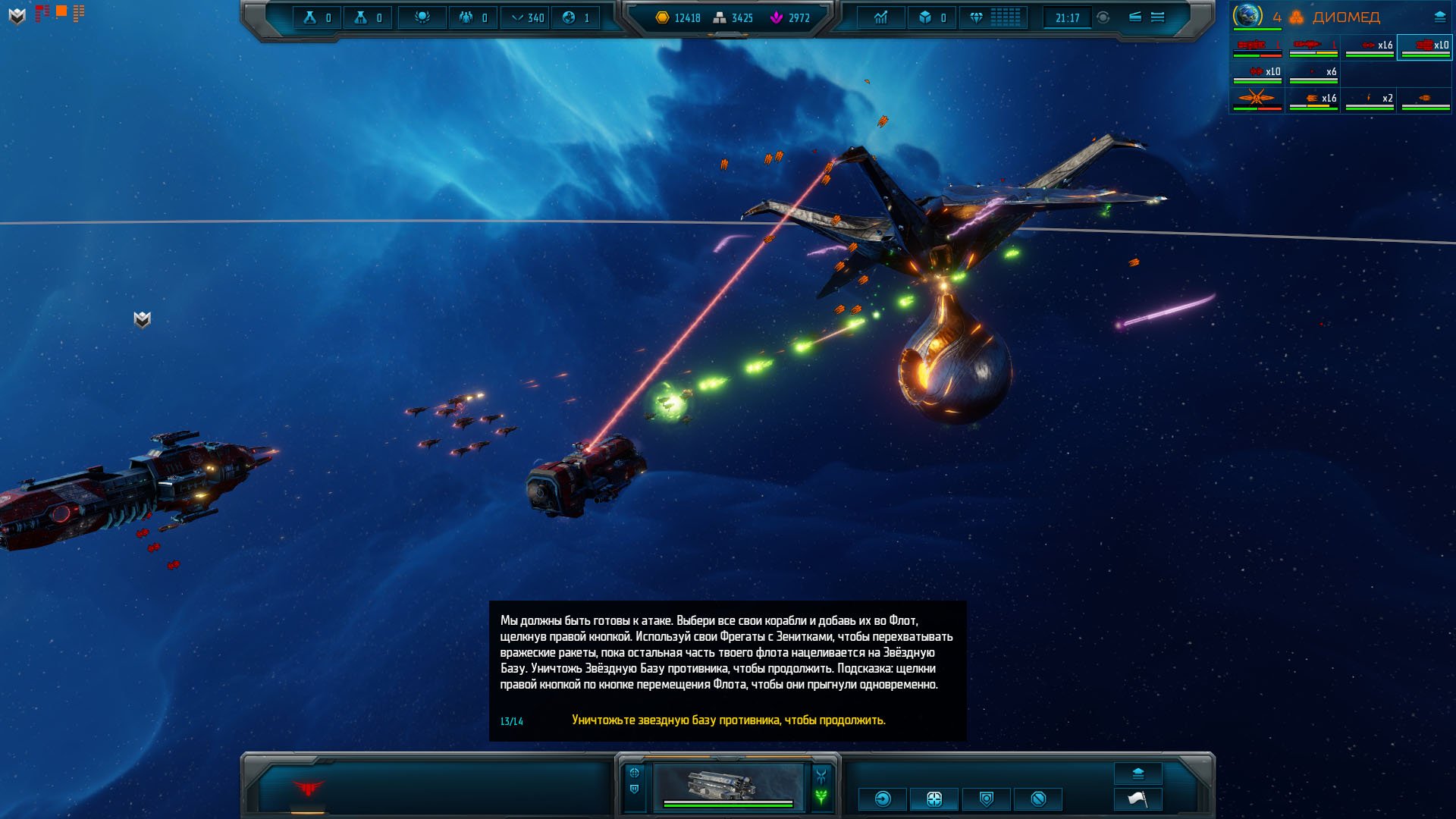Collapse the ДИОМЕД fleet panel
Screen dimensions: 1456x819
1439,17
